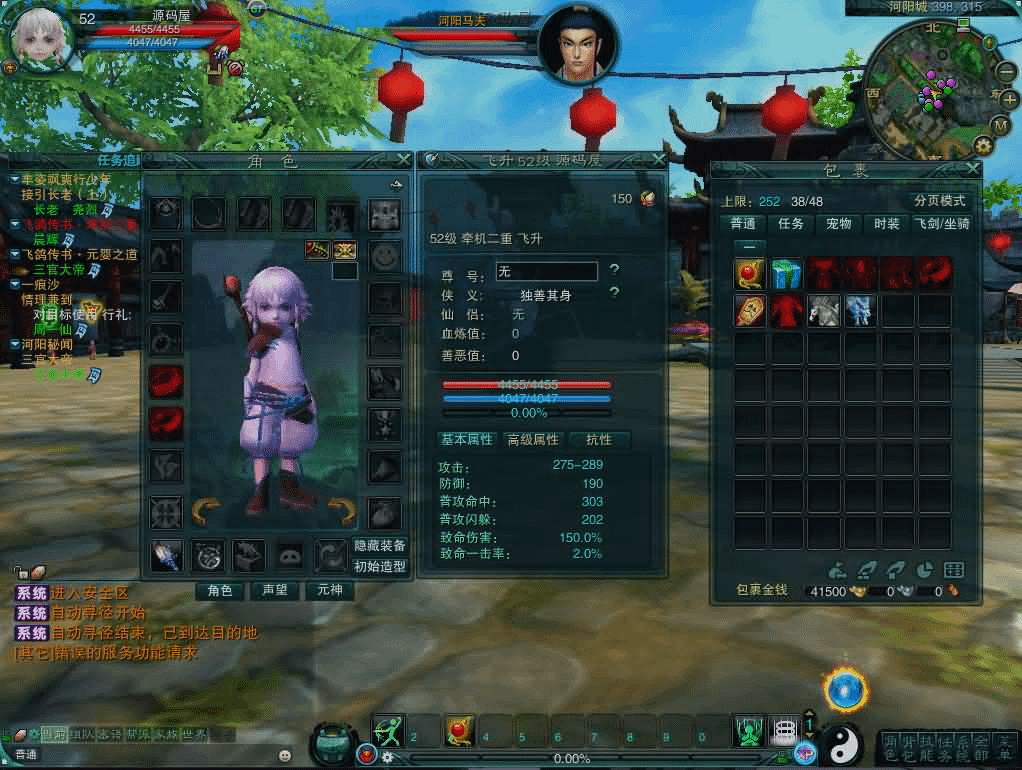The image size is (1022, 770).
Task: Open the 元神 spirit tab
Action: (x=330, y=590)
